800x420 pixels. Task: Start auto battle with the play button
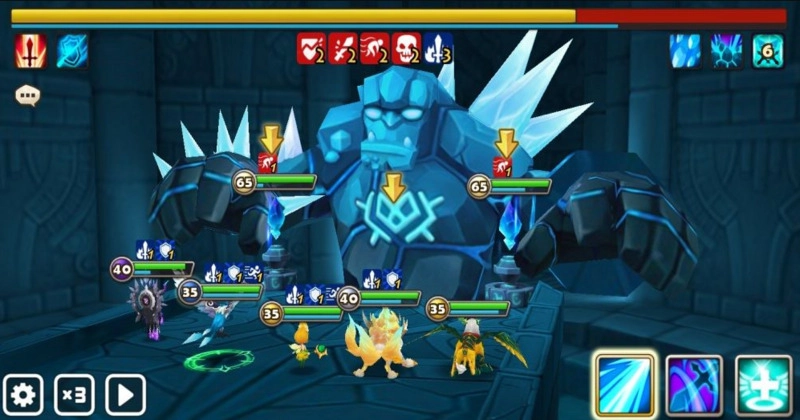[126, 395]
